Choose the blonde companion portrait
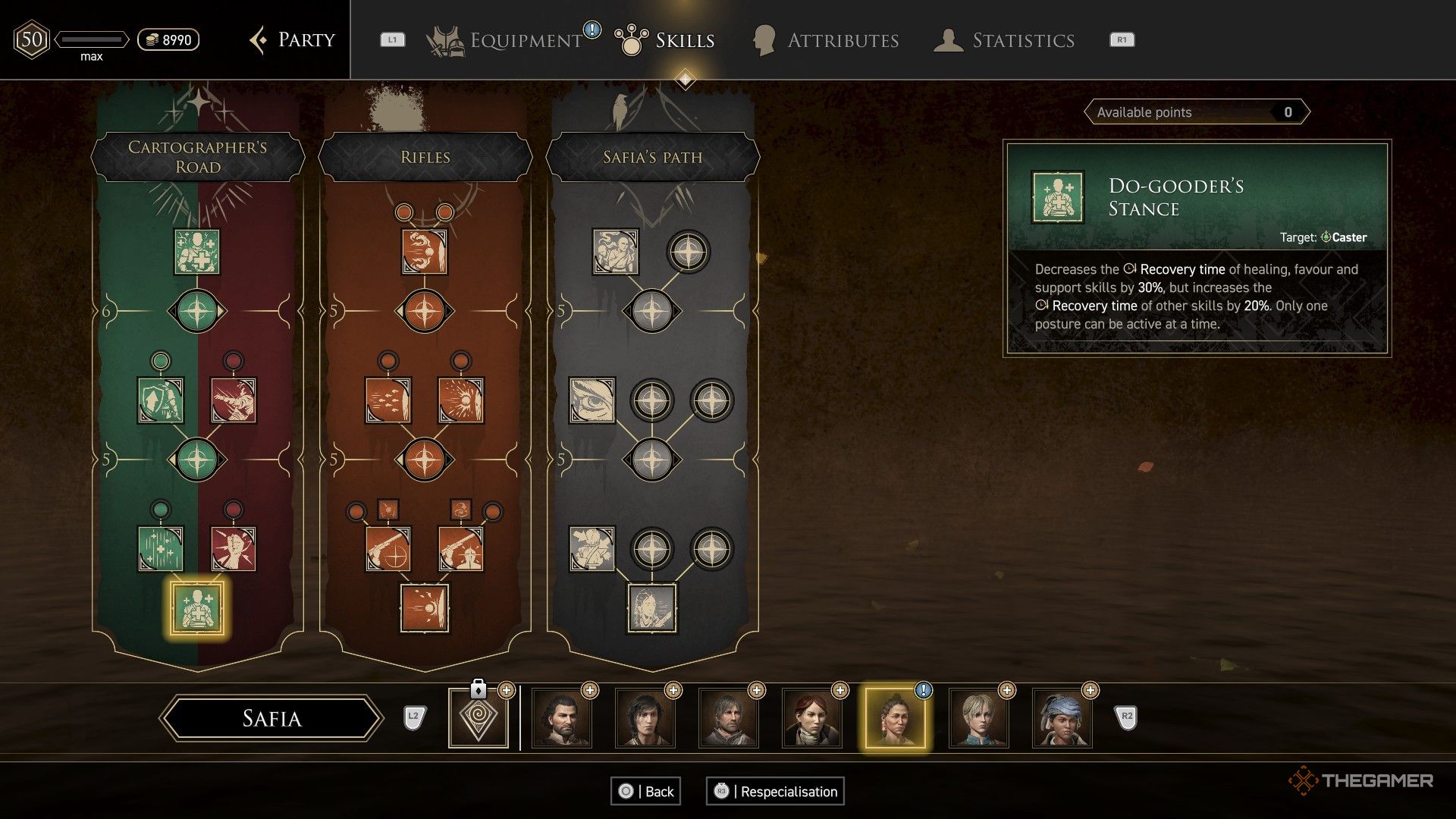The image size is (1456, 819). tap(978, 718)
